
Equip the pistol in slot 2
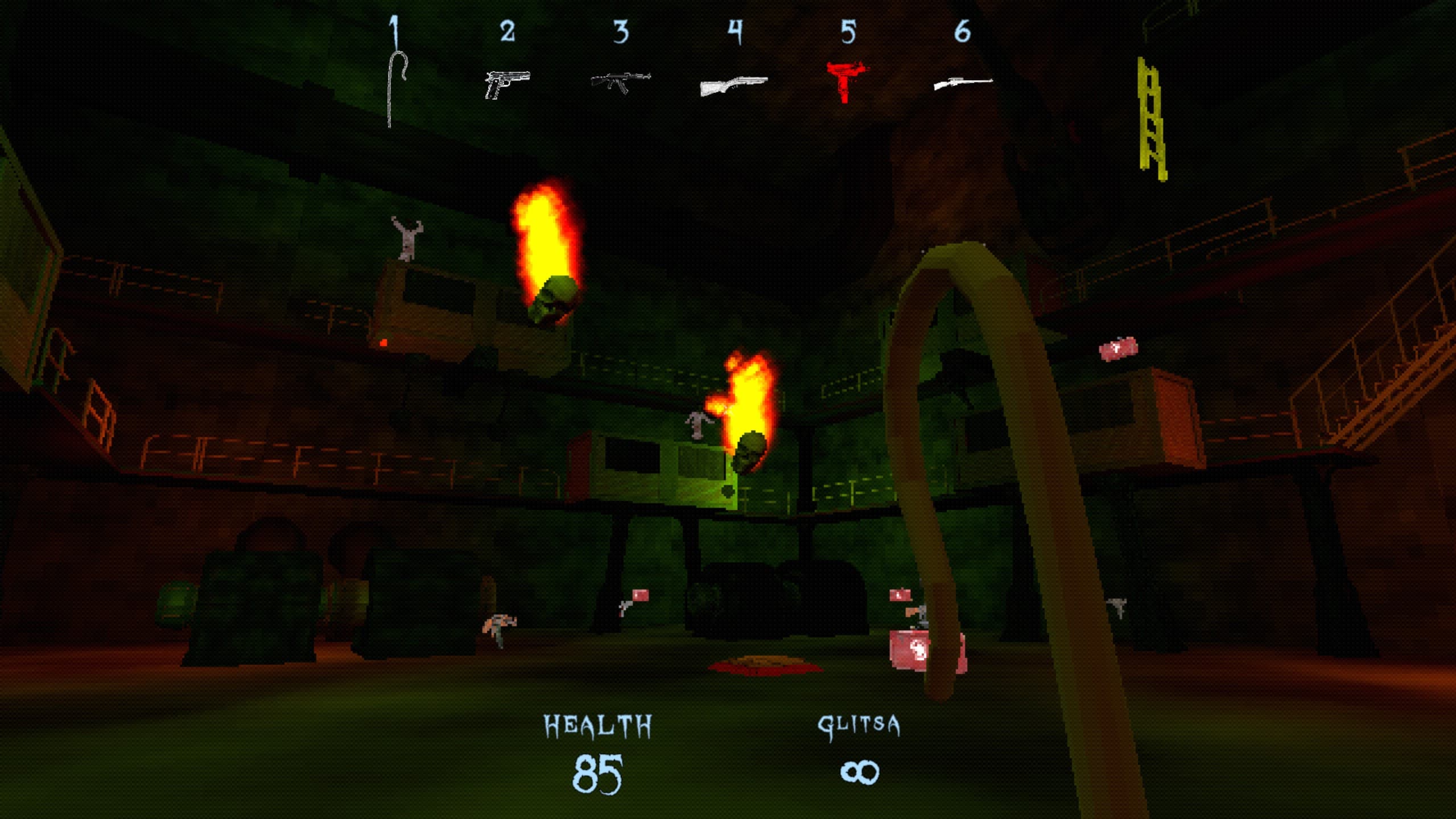pyautogui.click(x=506, y=84)
